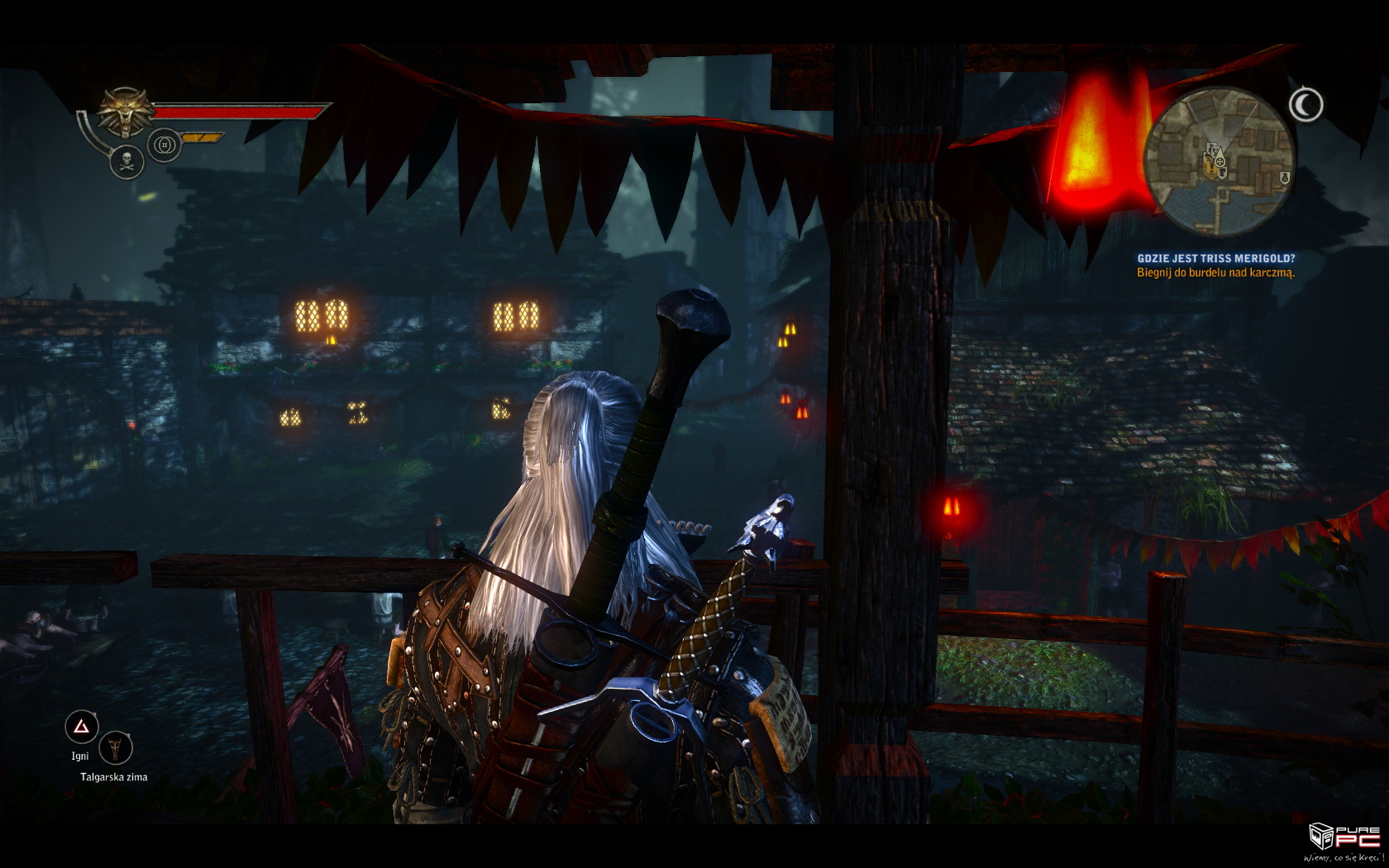This screenshot has width=1389, height=868.
Task: Click the PurePC watermark logo
Action: 1346,841
